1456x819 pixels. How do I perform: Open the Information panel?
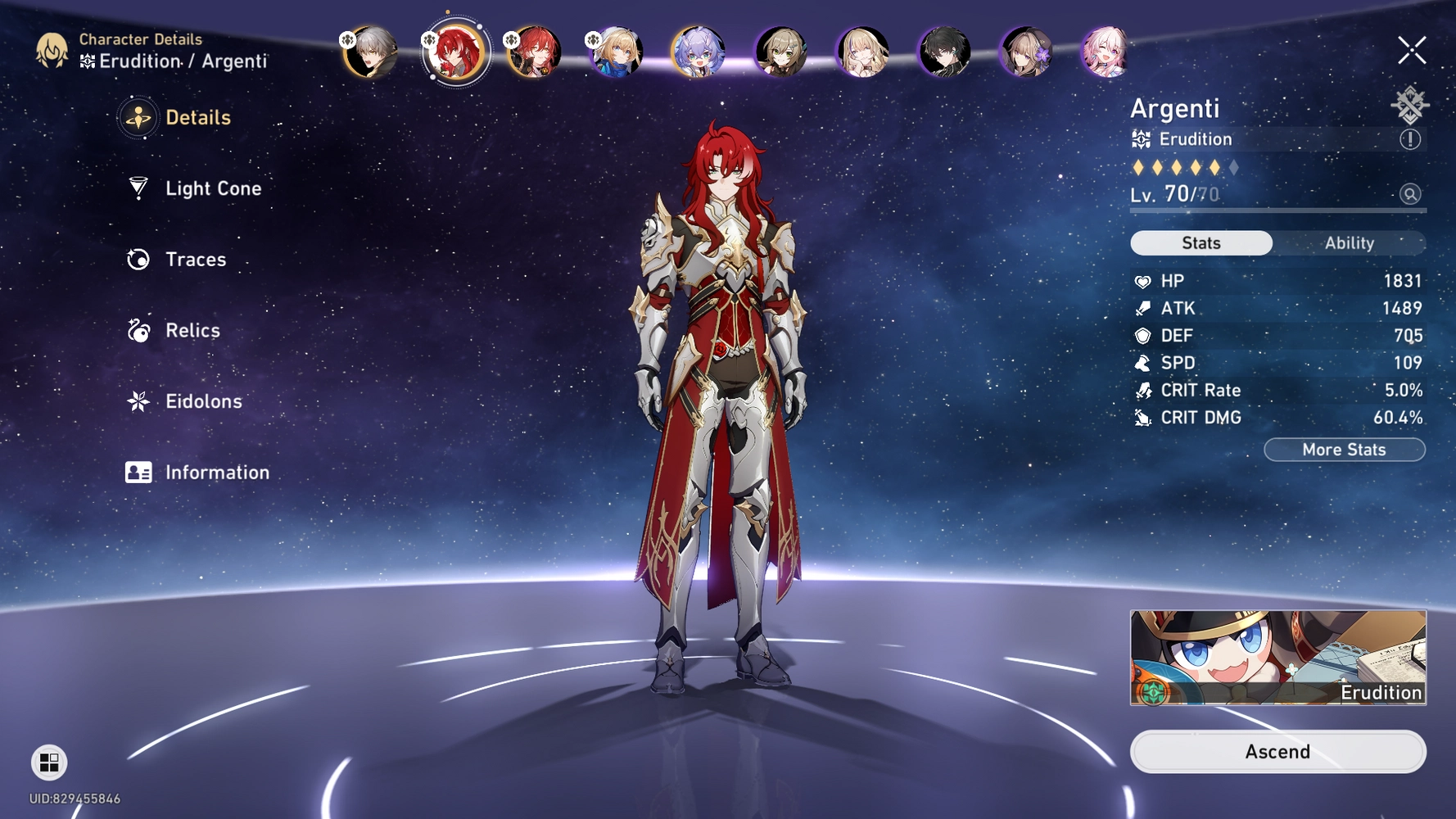pos(217,472)
